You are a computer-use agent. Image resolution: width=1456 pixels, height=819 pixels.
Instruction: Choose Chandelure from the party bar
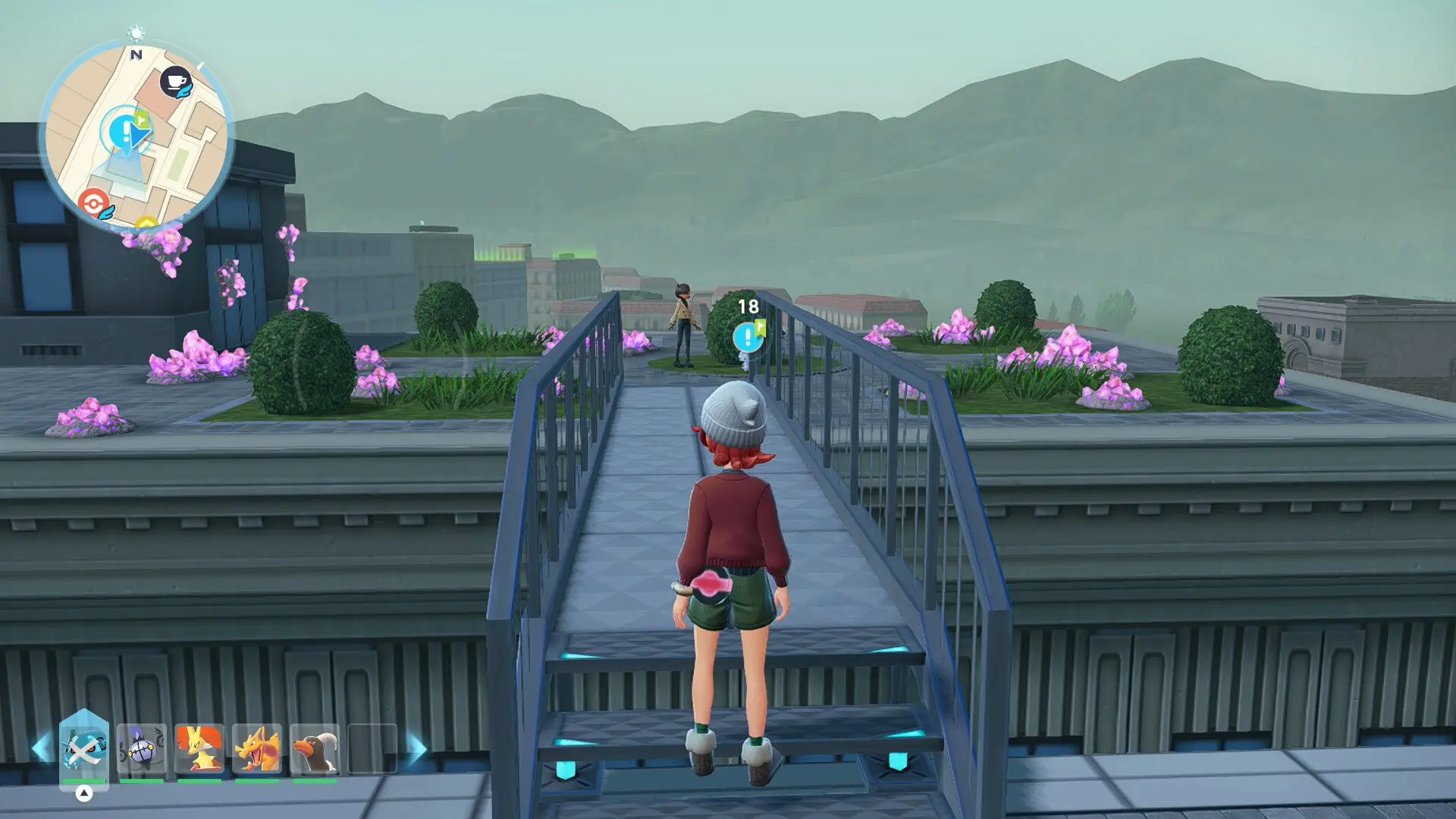click(142, 748)
